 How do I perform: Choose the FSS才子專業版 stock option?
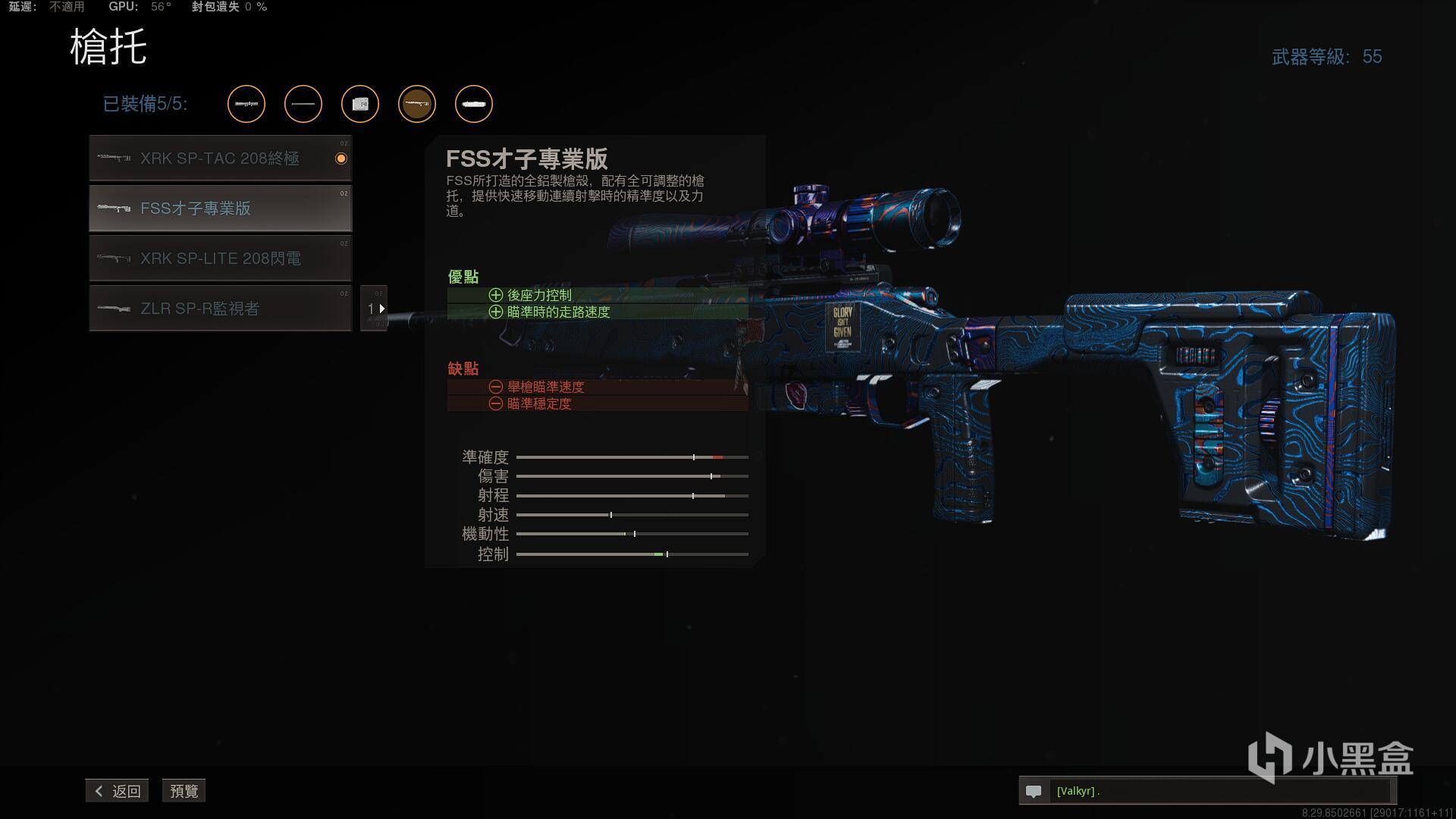point(220,209)
